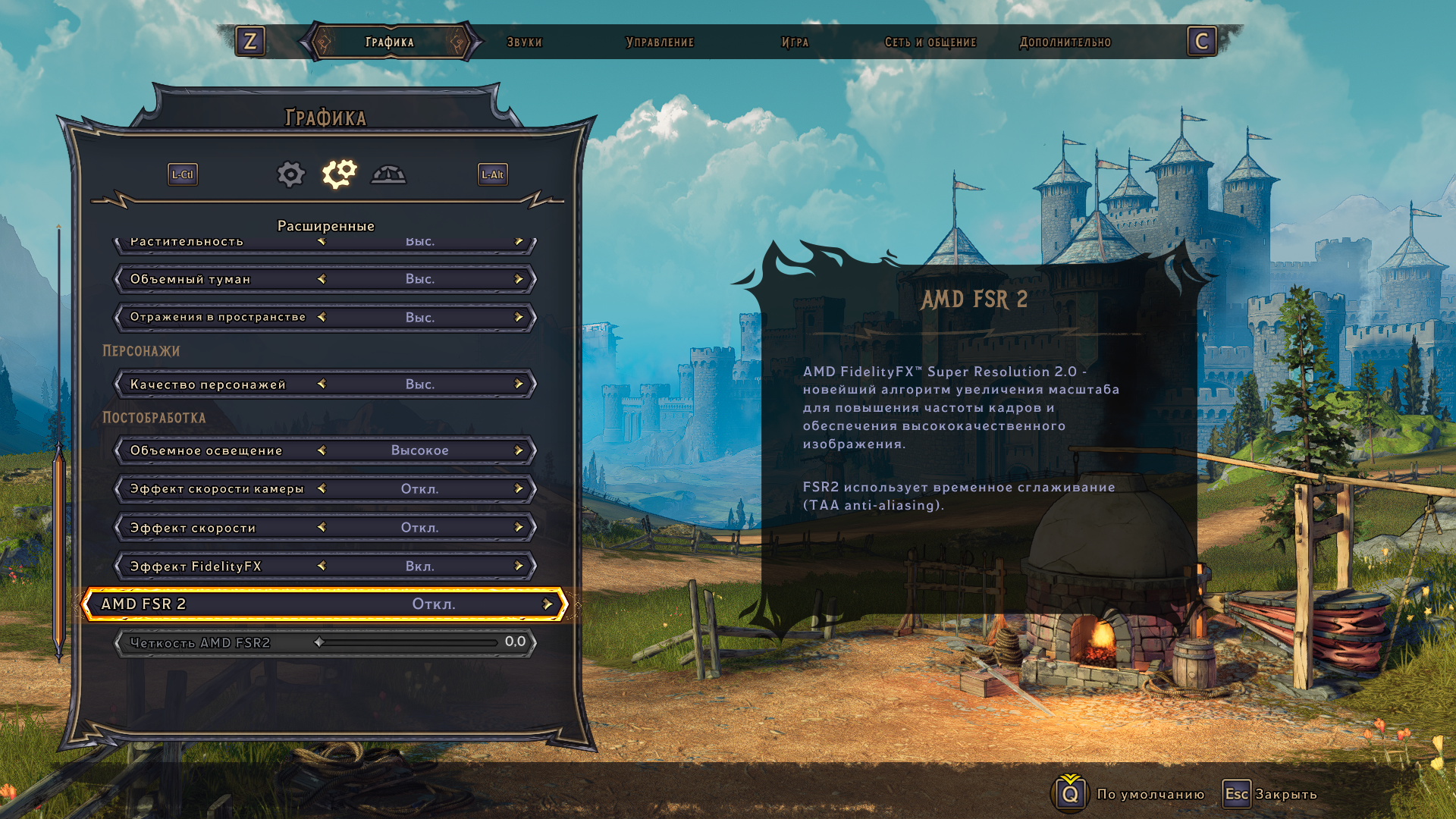This screenshot has width=1456, height=819.
Task: Change Эффект скорости using left arrow
Action: tap(322, 527)
